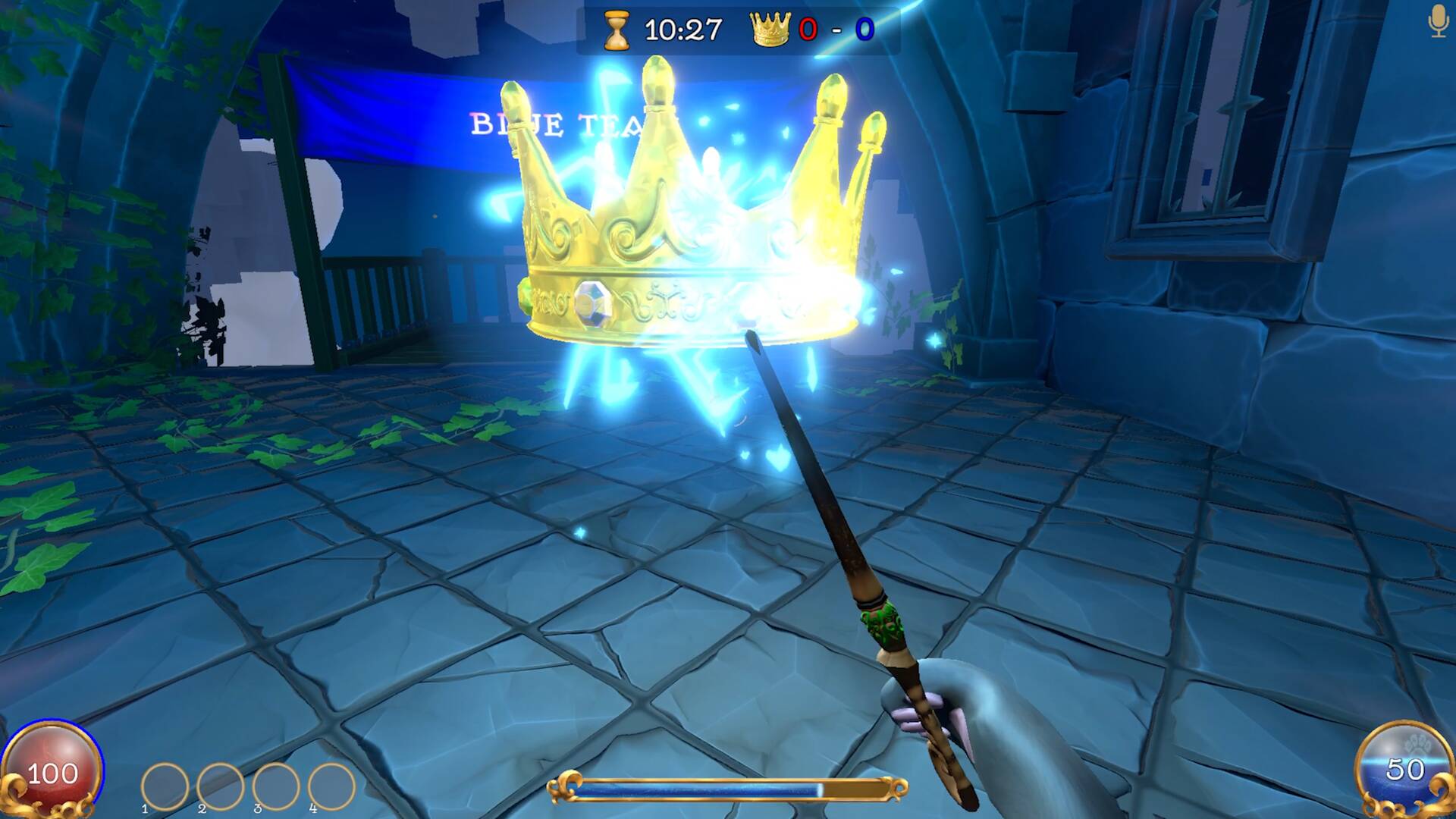Choose the empty spell slot numbered 2
The width and height of the screenshot is (1456, 819).
point(220,786)
